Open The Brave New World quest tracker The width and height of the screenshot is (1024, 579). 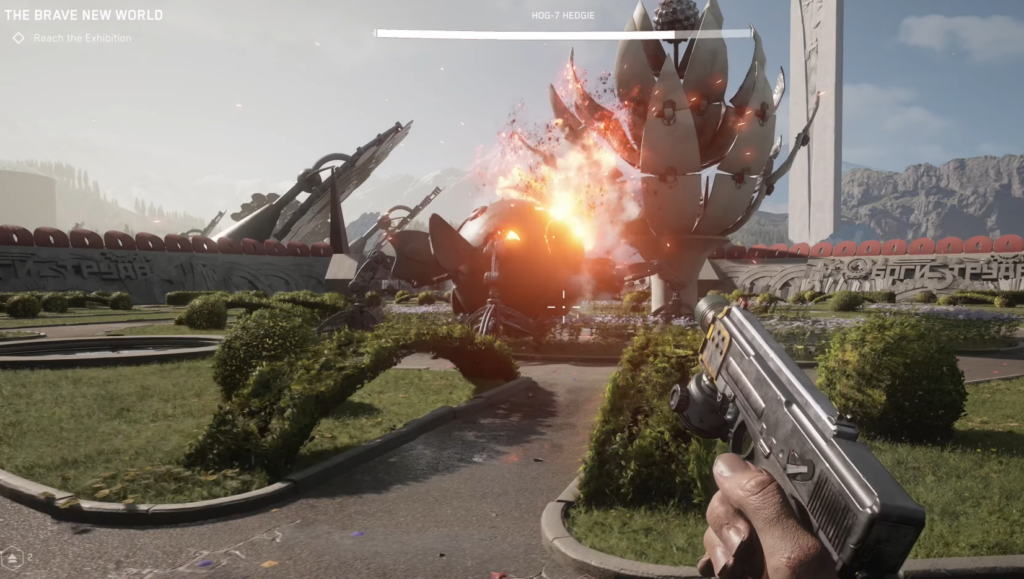(x=84, y=15)
